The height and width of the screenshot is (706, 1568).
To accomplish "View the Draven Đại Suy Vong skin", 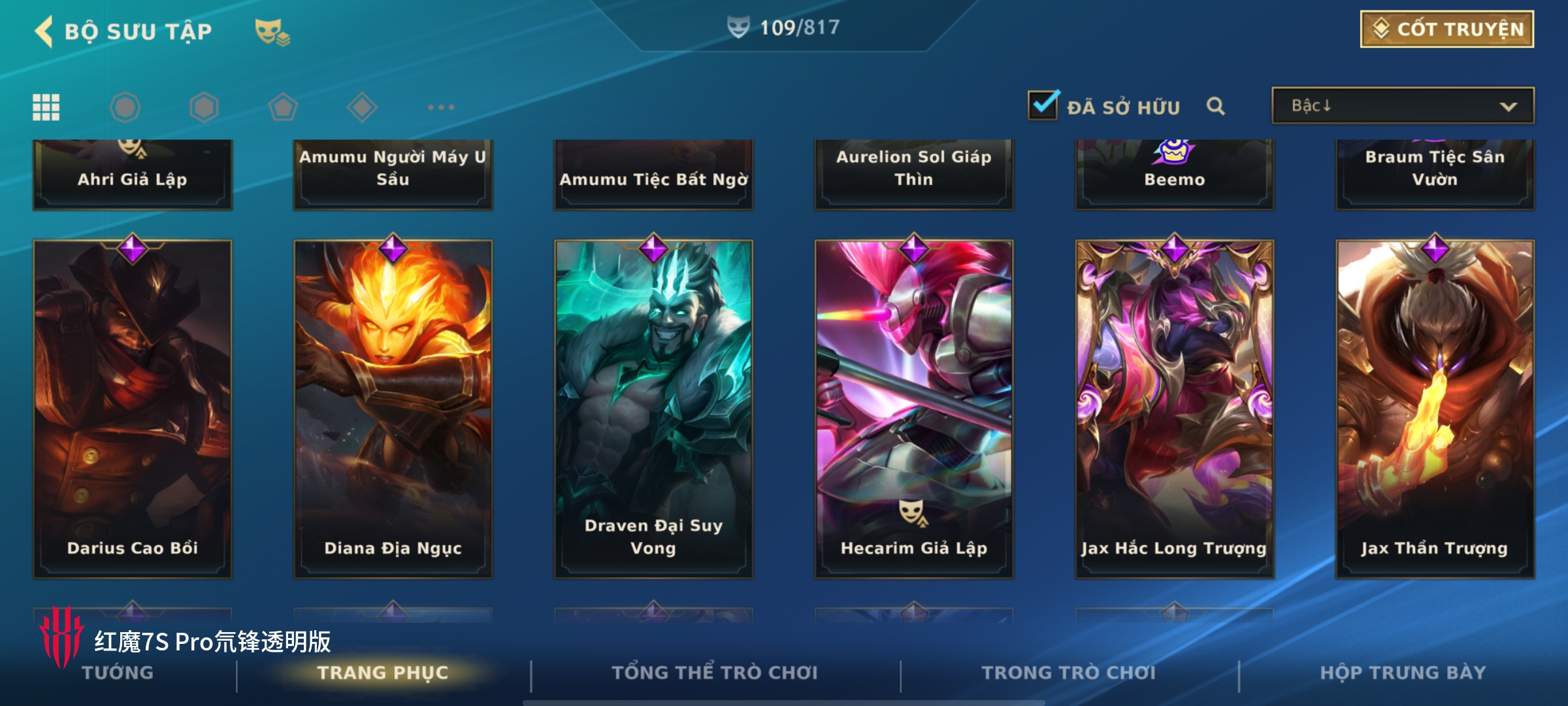I will pos(653,409).
